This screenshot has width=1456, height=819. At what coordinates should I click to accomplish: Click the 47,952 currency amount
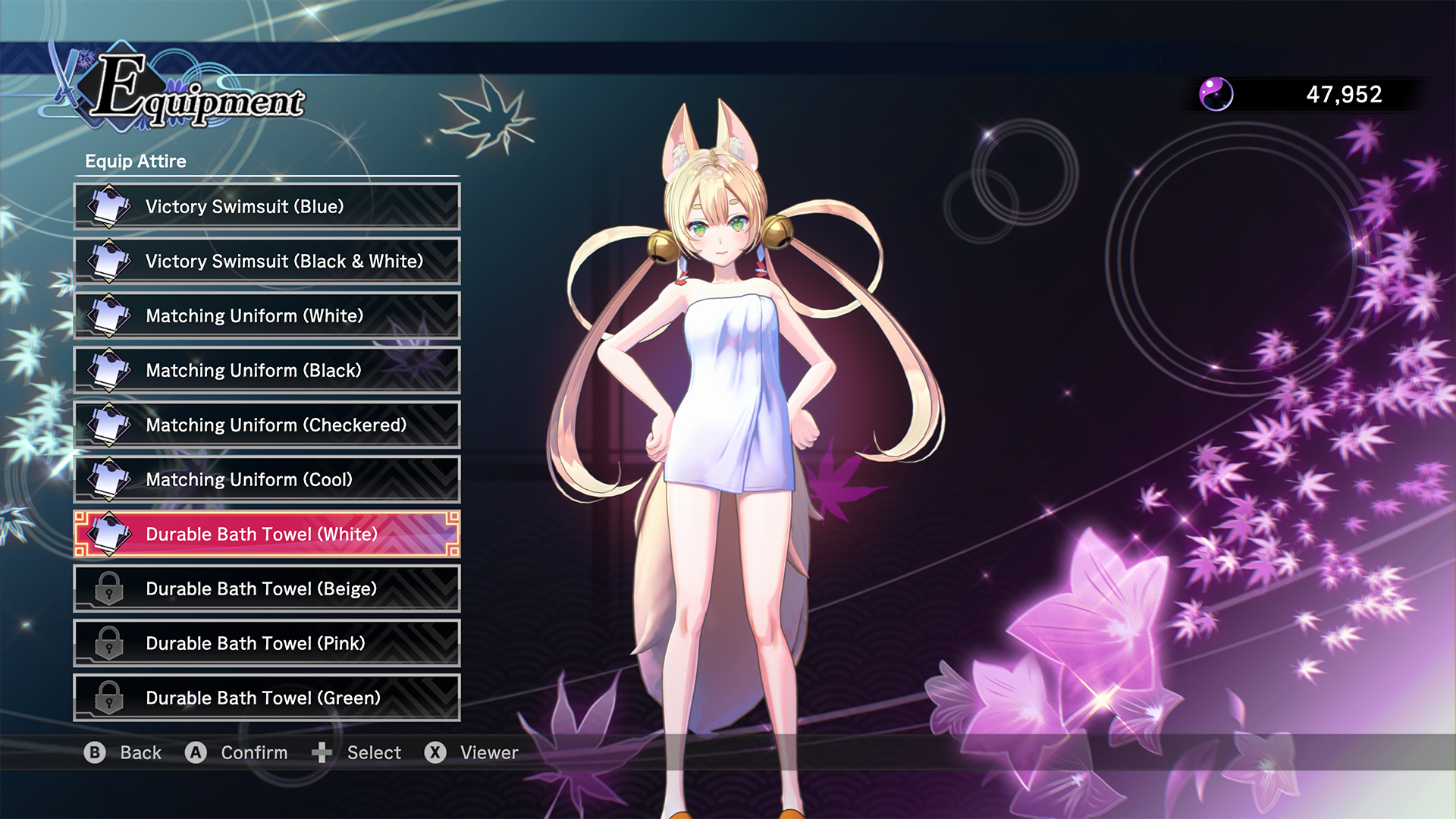coord(1344,94)
